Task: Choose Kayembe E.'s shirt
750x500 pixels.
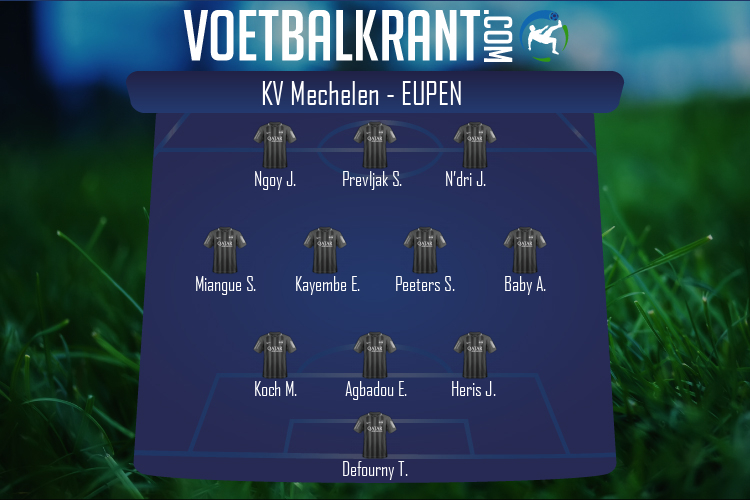Action: 325,251
